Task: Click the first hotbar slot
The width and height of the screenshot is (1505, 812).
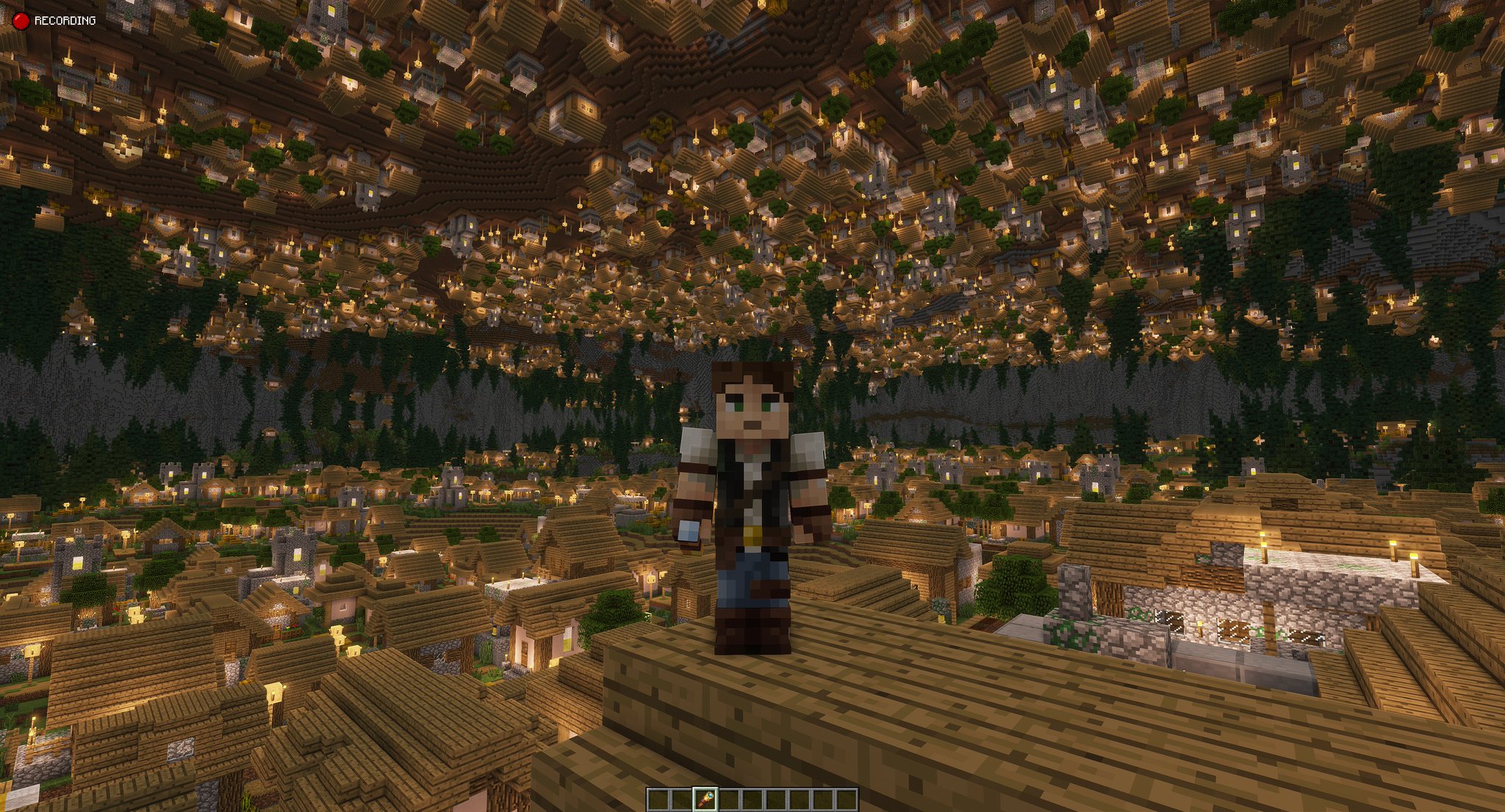Action: 659,800
